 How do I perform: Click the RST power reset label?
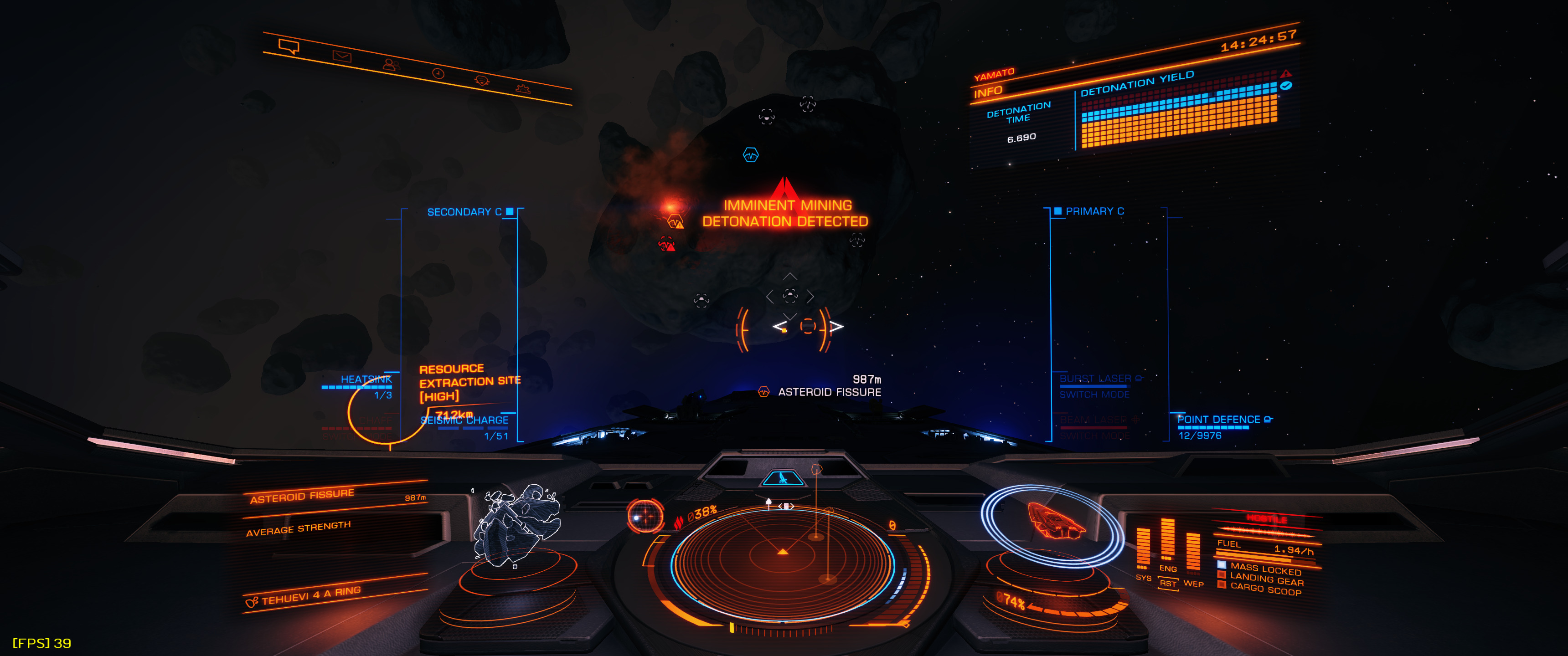click(x=1167, y=584)
